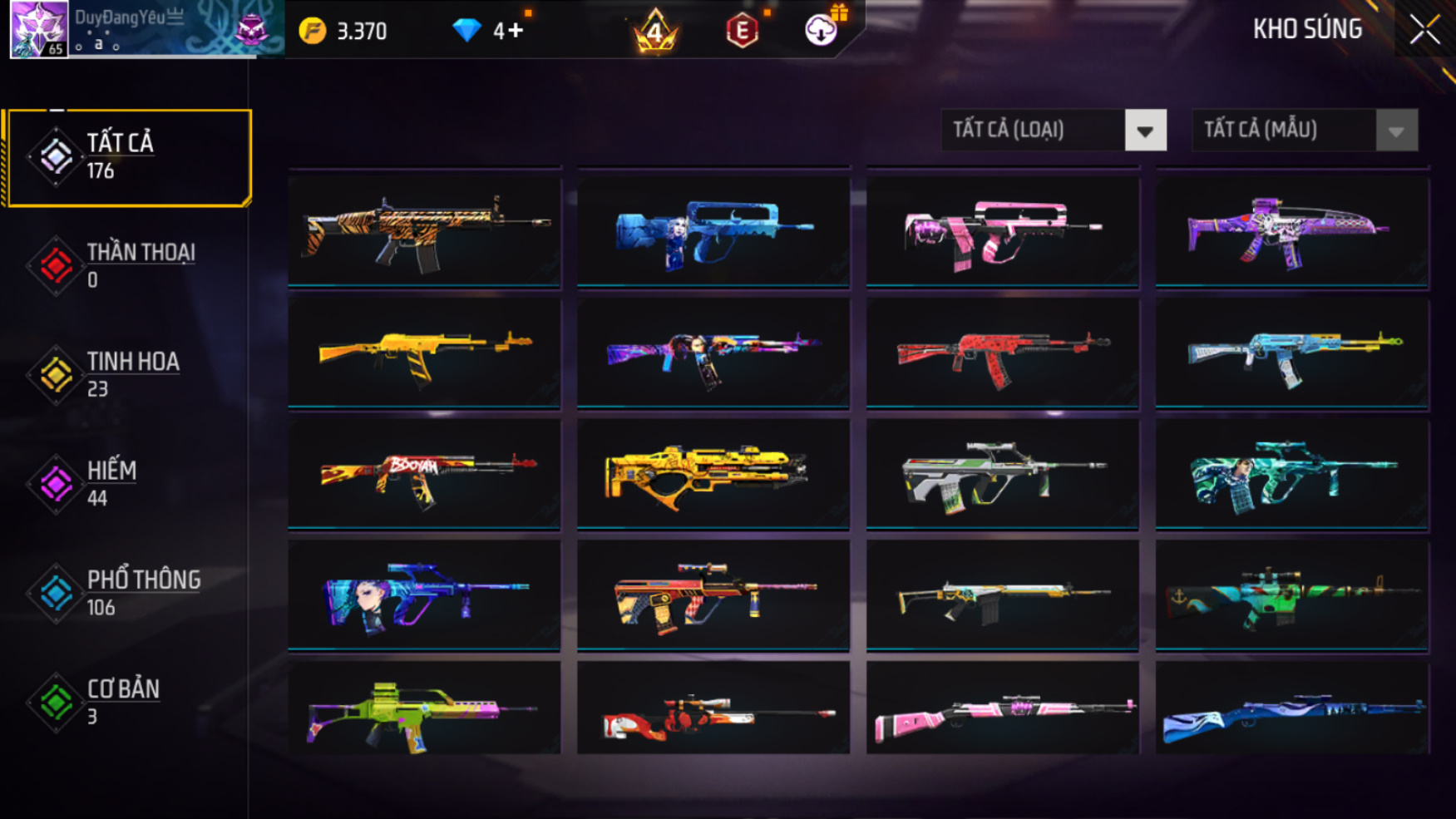Close the Kho Súng weapon vault
Image resolution: width=1456 pixels, height=819 pixels.
pyautogui.click(x=1424, y=30)
